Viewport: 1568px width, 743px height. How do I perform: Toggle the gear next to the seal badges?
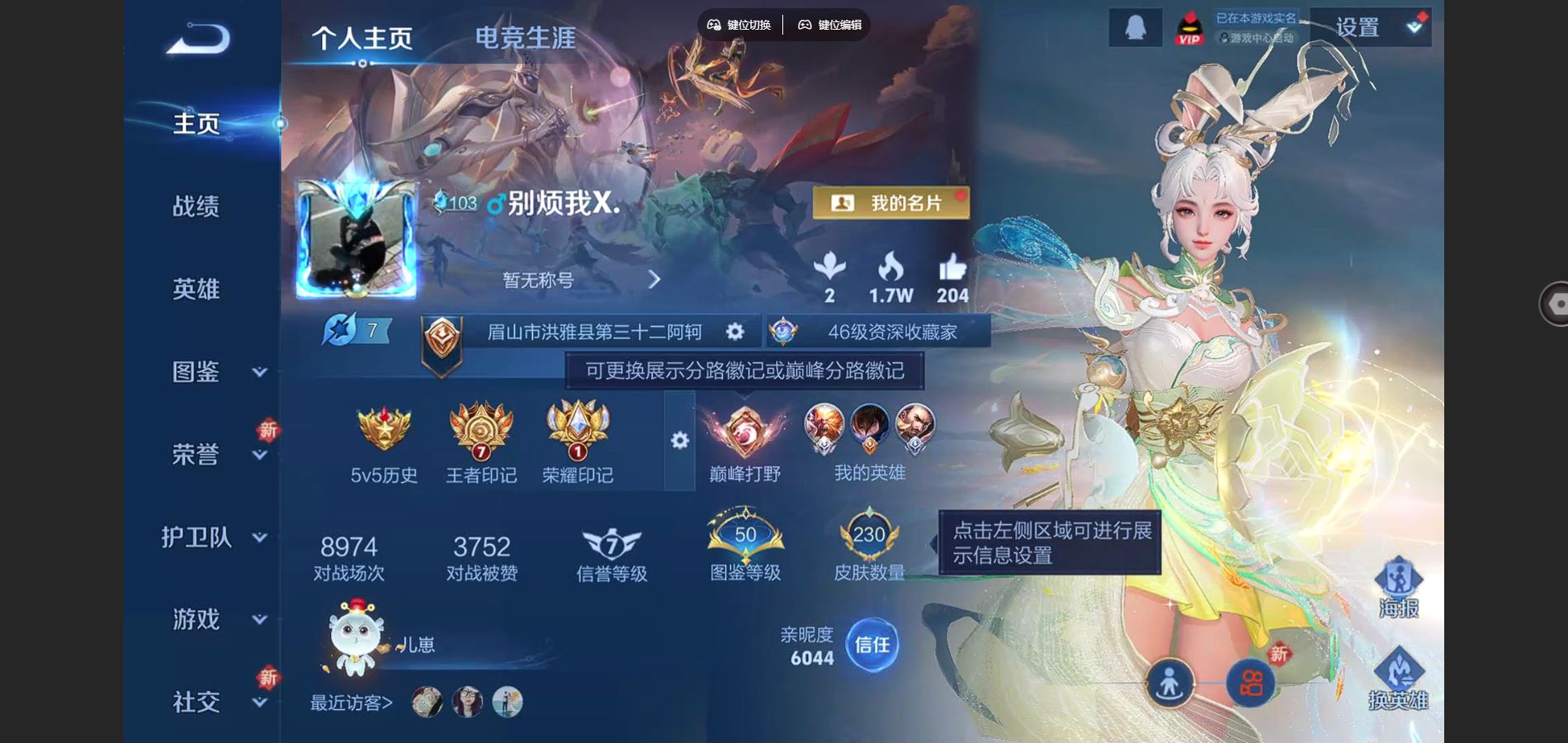678,442
